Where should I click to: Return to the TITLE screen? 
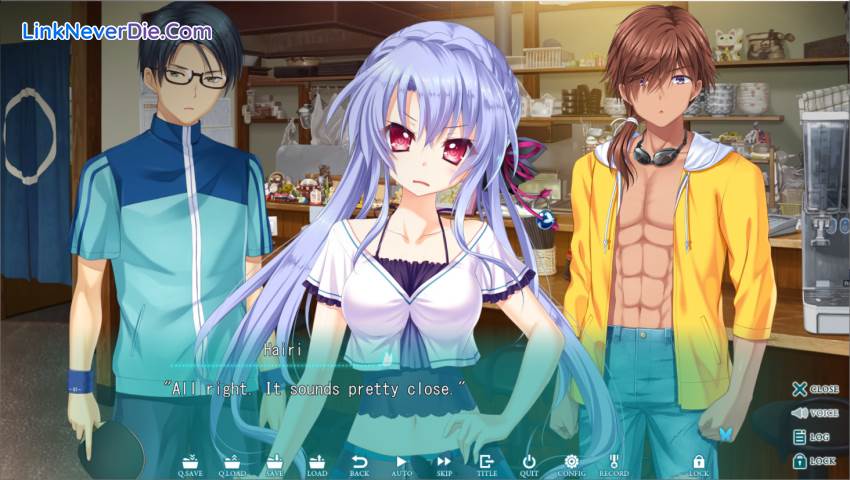tap(487, 464)
